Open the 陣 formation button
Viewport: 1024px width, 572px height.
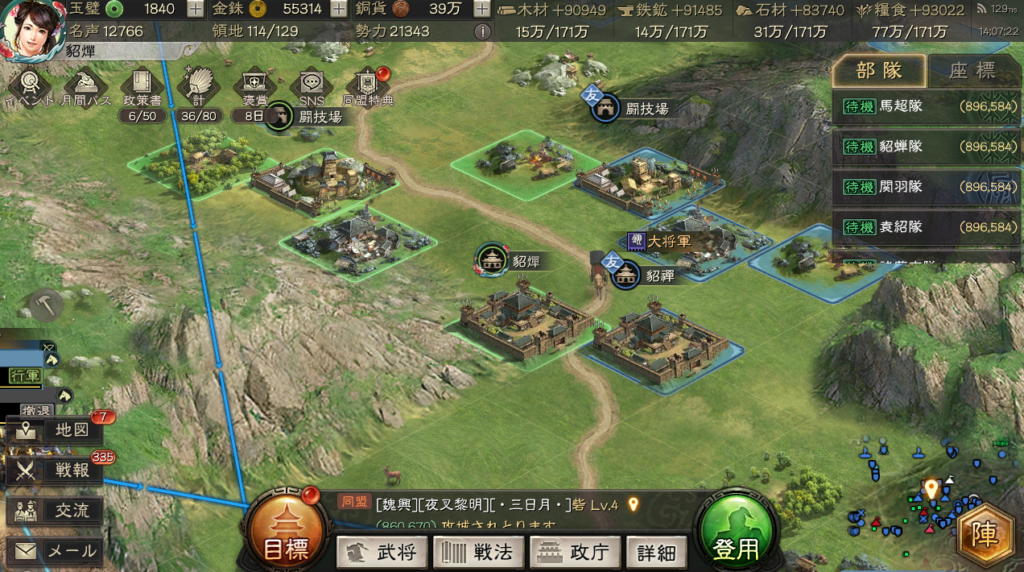pyautogui.click(x=986, y=536)
